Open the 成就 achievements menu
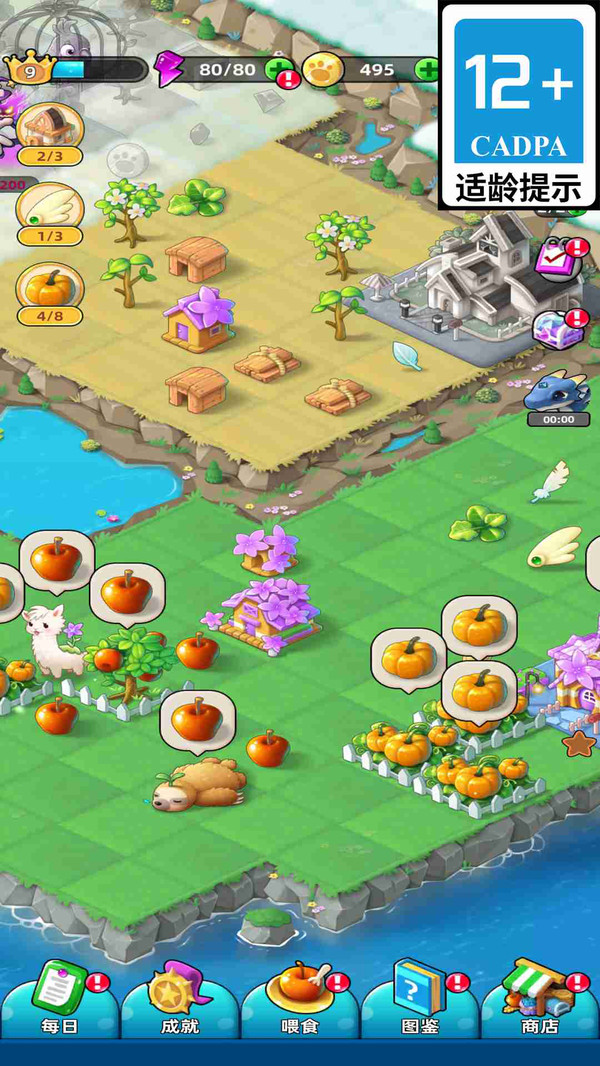600x1066 pixels. [x=180, y=995]
